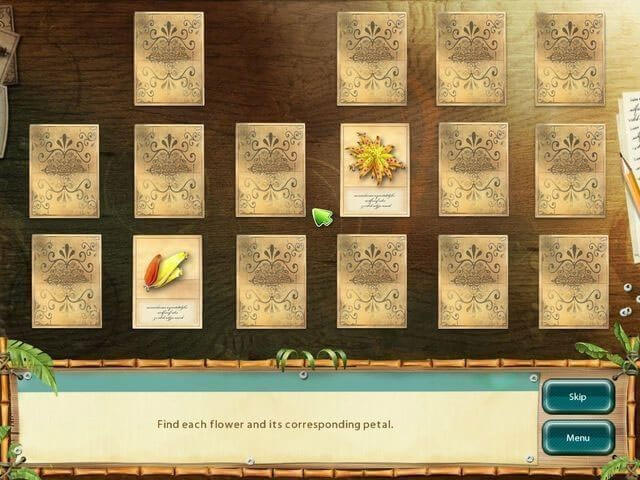Select the revealed orange petal card

click(167, 281)
